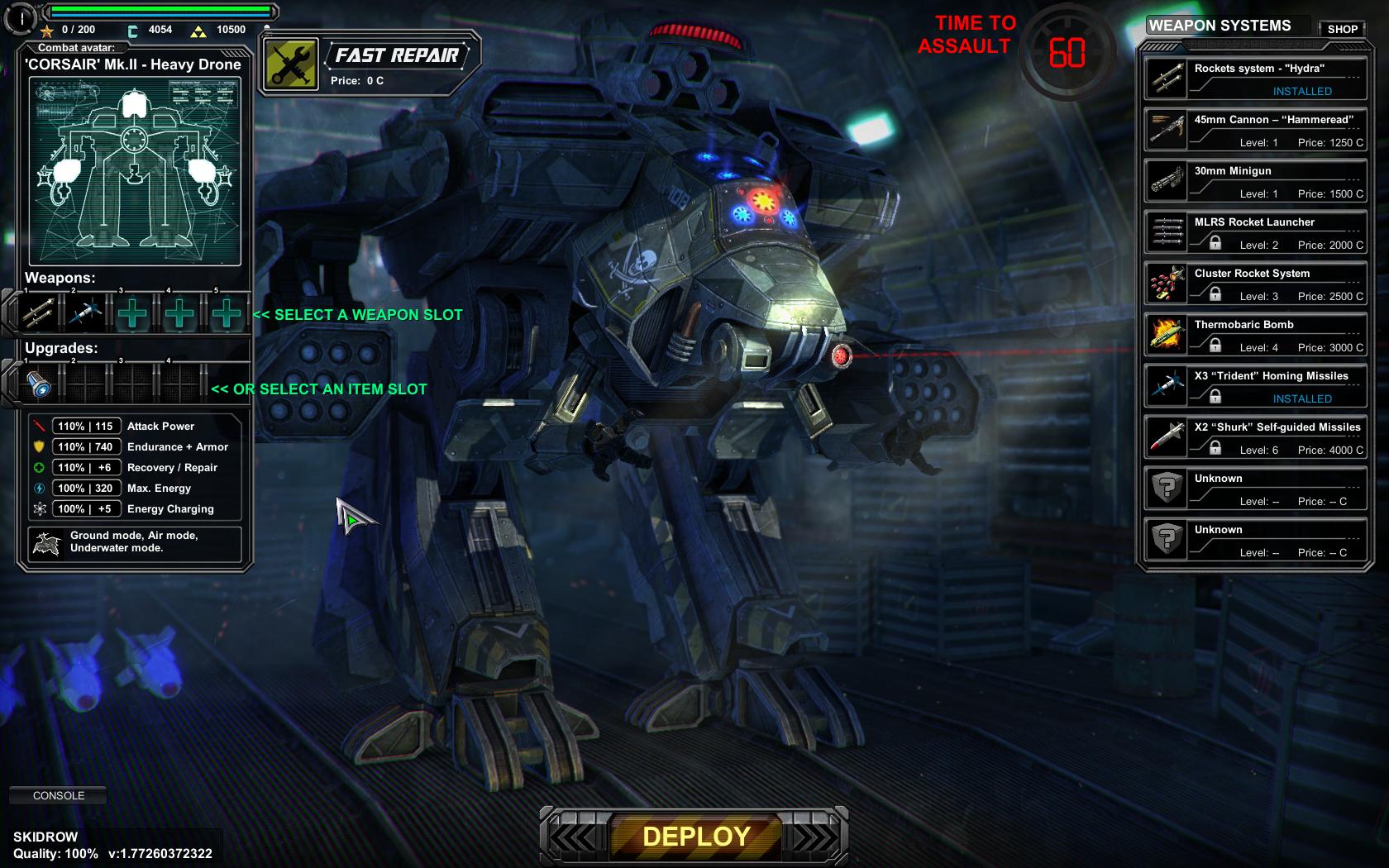
Task: Choose the Cluster Rocket System
Action: click(1255, 284)
